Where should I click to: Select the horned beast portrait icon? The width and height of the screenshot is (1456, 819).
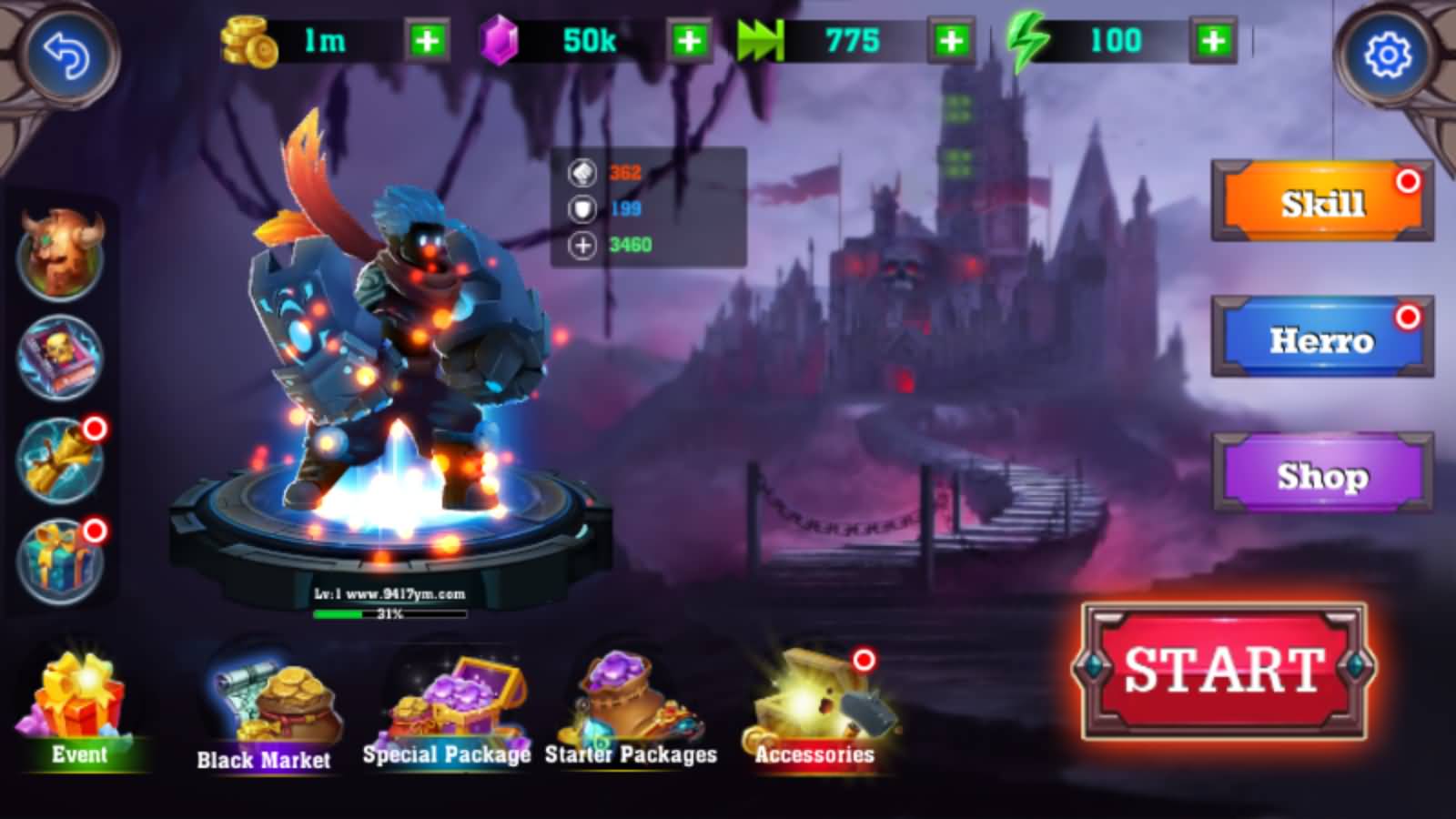click(61, 255)
